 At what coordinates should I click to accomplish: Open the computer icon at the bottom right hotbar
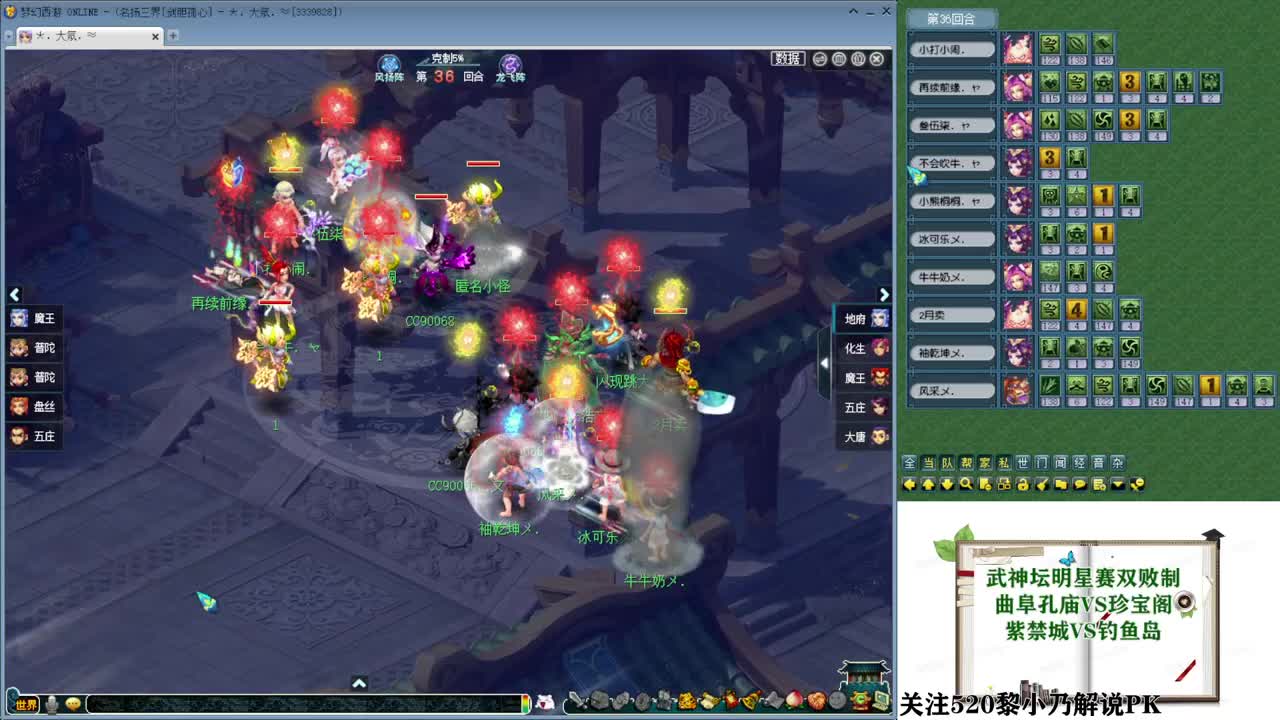[x=880, y=700]
